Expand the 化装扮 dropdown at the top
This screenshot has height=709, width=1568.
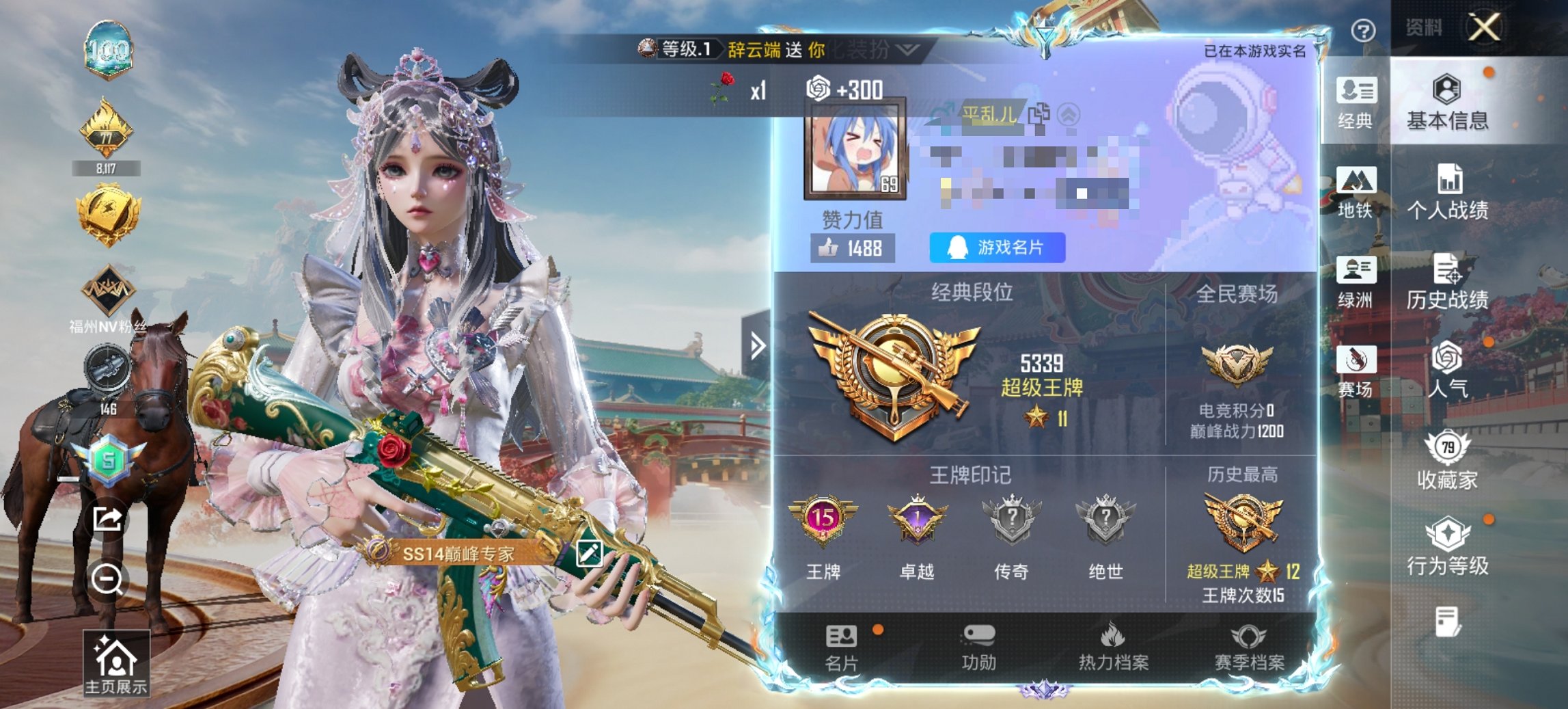[x=904, y=51]
